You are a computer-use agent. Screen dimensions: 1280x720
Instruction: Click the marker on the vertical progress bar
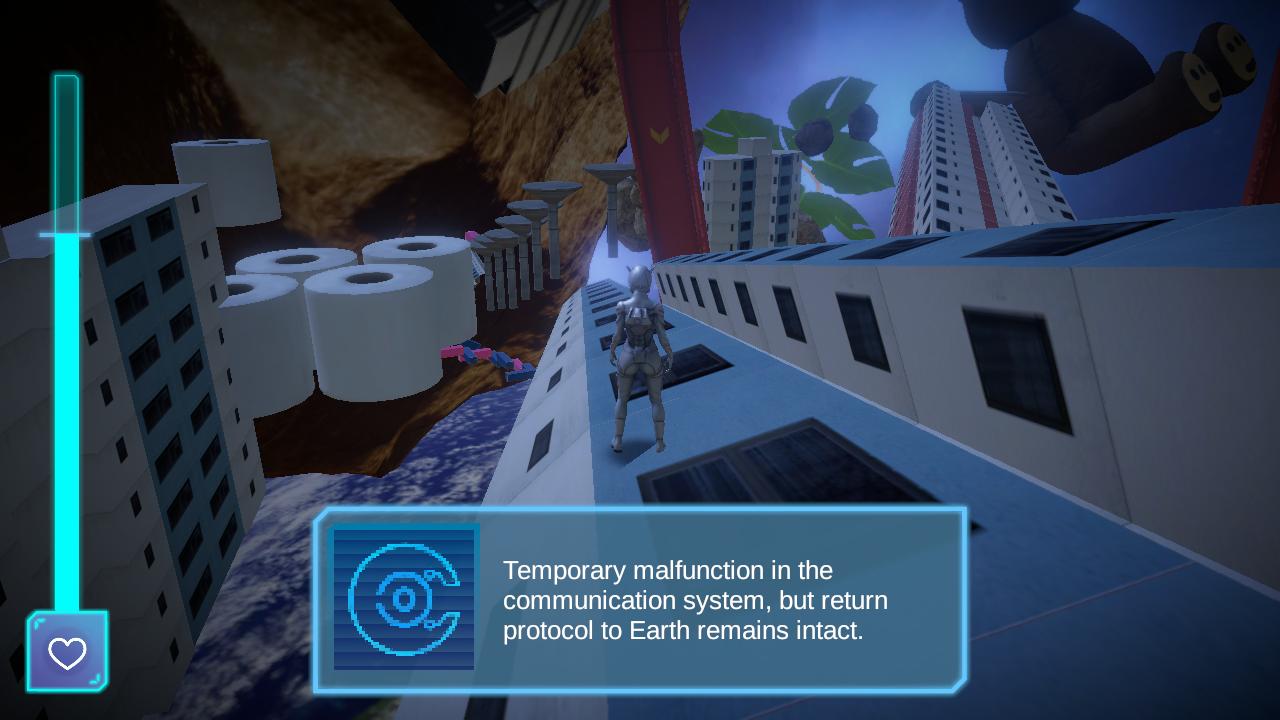coord(65,236)
